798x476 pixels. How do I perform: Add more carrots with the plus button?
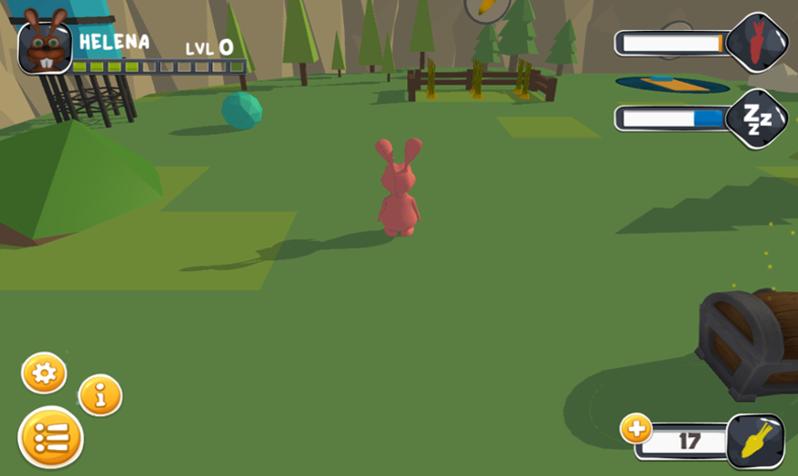(x=636, y=430)
